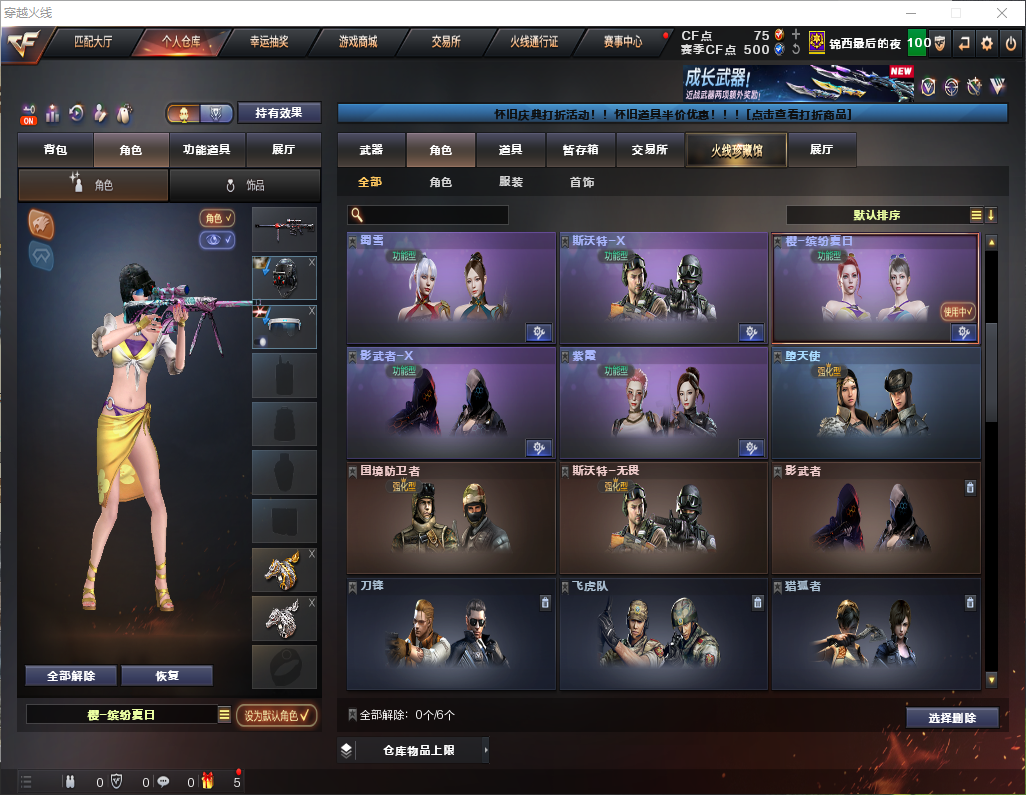This screenshot has height=795, width=1026.
Task: Click the 全部解除 unequip all button
Action: click(71, 676)
